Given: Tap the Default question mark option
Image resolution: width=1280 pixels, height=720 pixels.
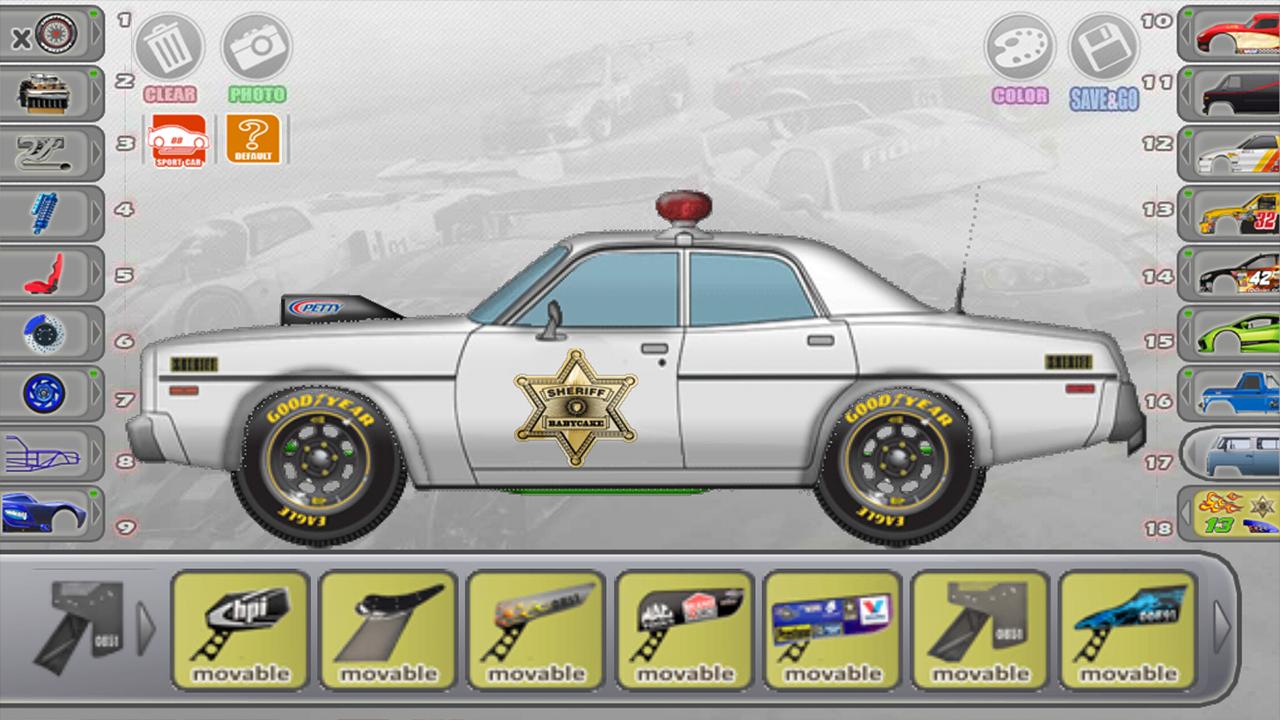Looking at the screenshot, I should [255, 140].
